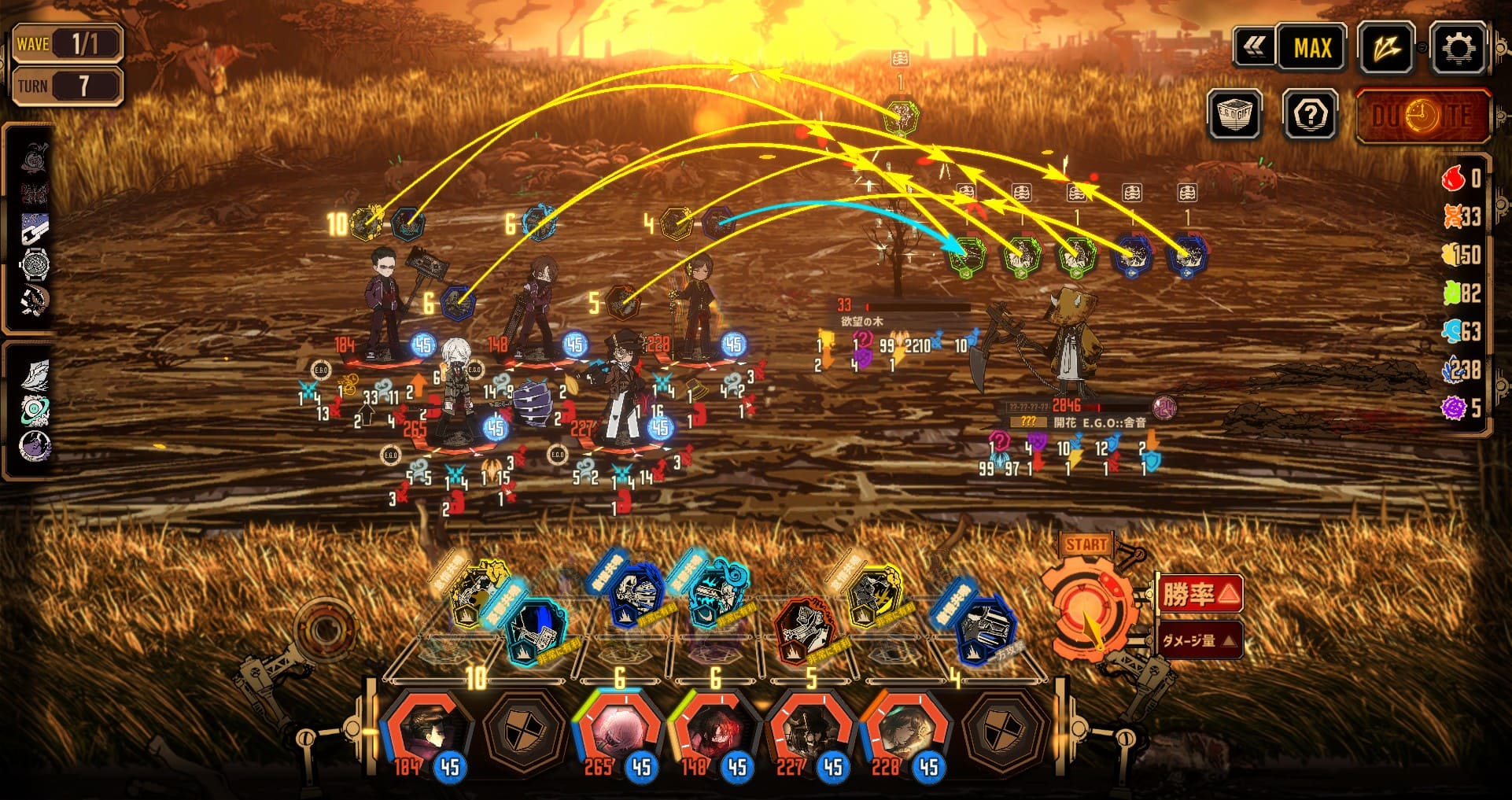Open the E.G.O Gift box
The image size is (1512, 800).
click(x=1234, y=116)
